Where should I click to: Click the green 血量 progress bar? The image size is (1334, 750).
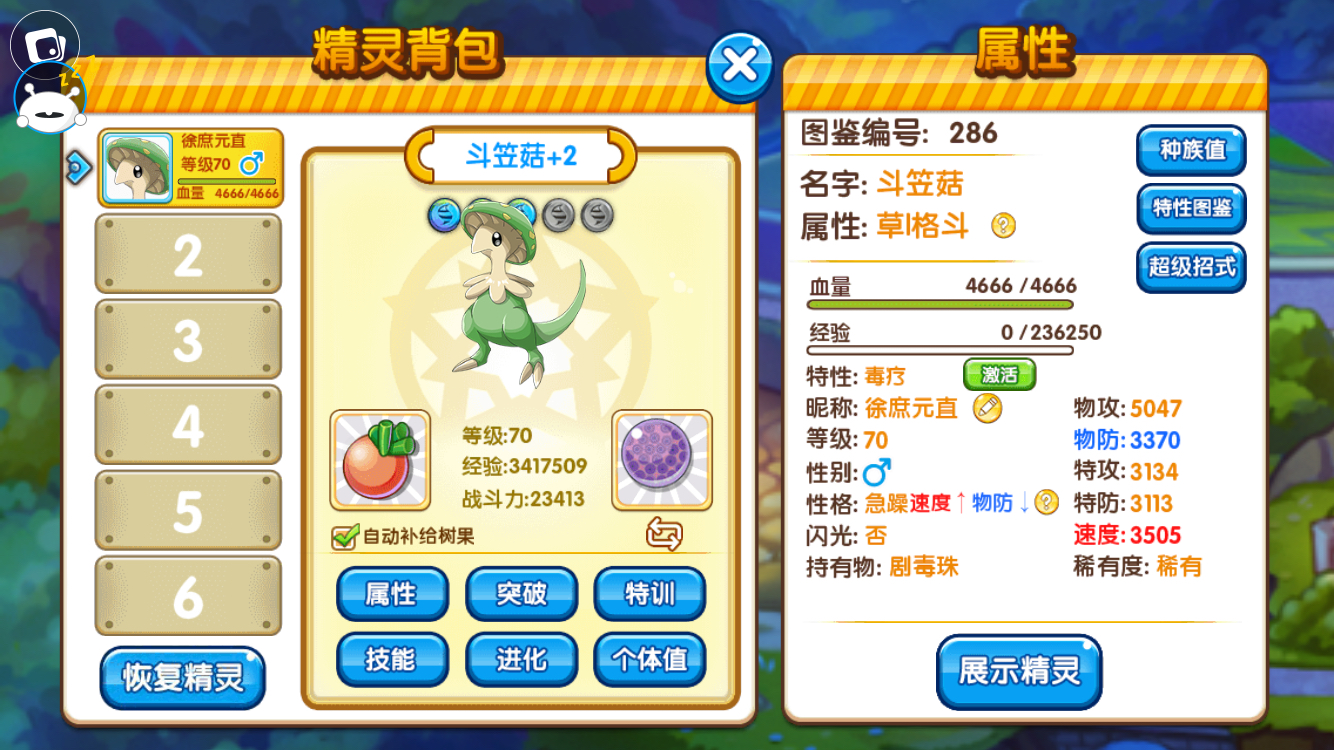click(x=940, y=302)
